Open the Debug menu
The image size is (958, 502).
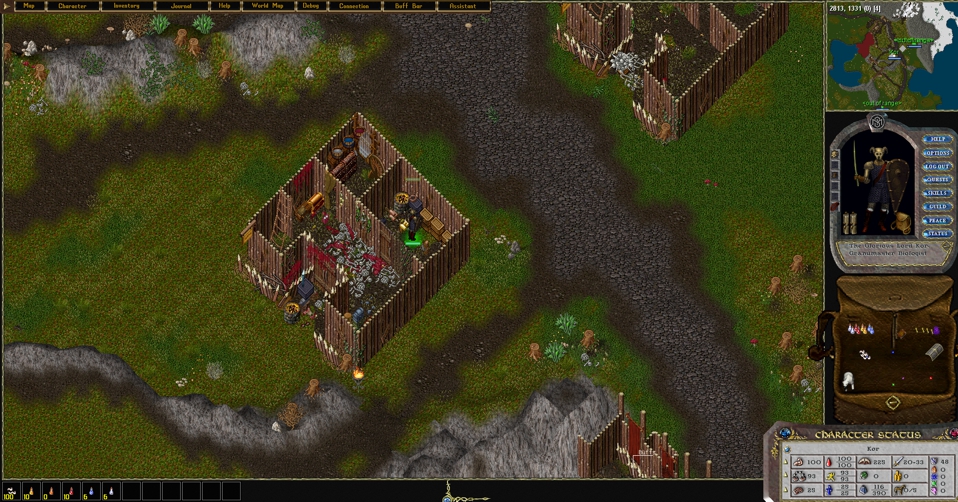click(311, 6)
